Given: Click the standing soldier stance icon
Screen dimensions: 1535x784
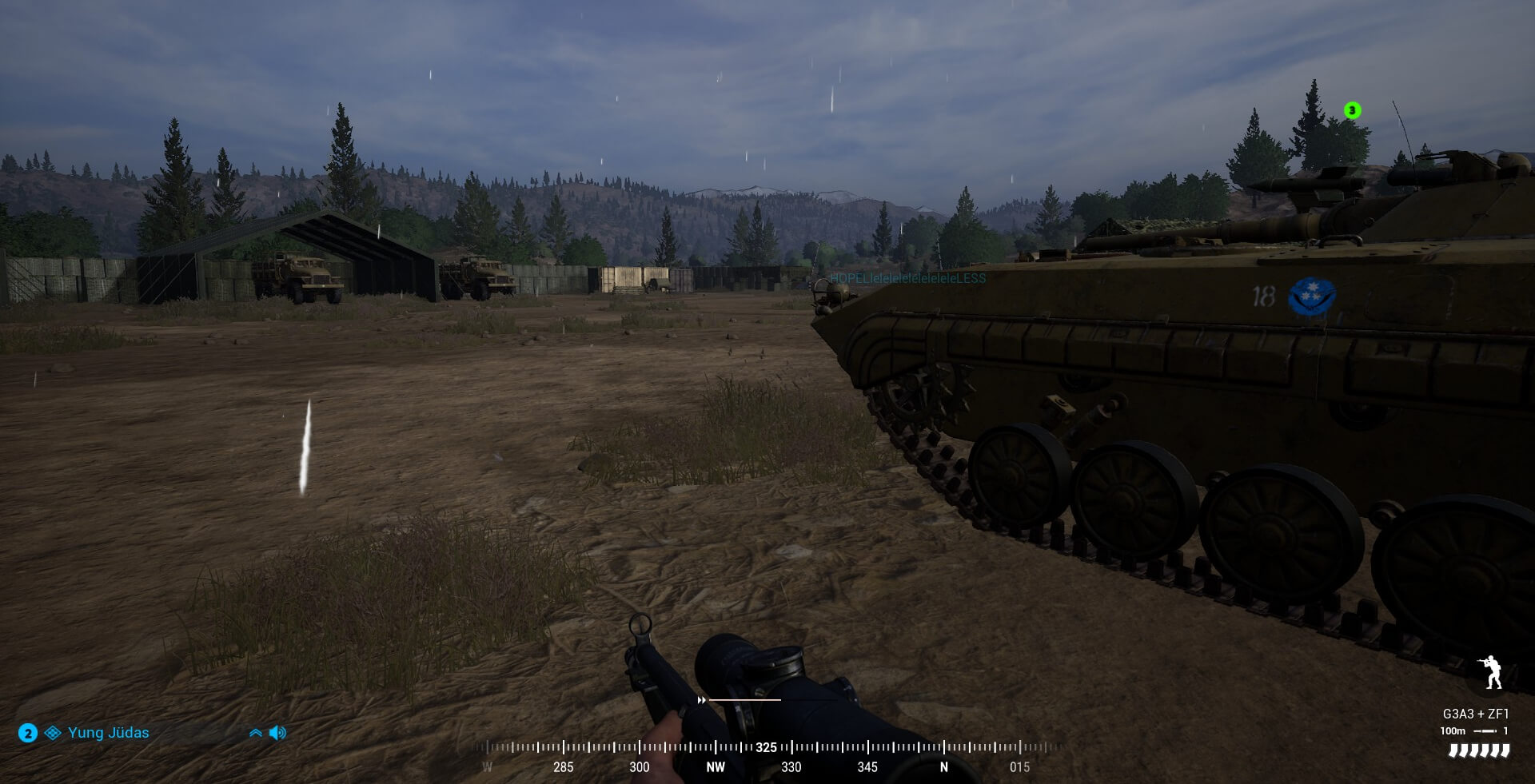Looking at the screenshot, I should 1492,672.
